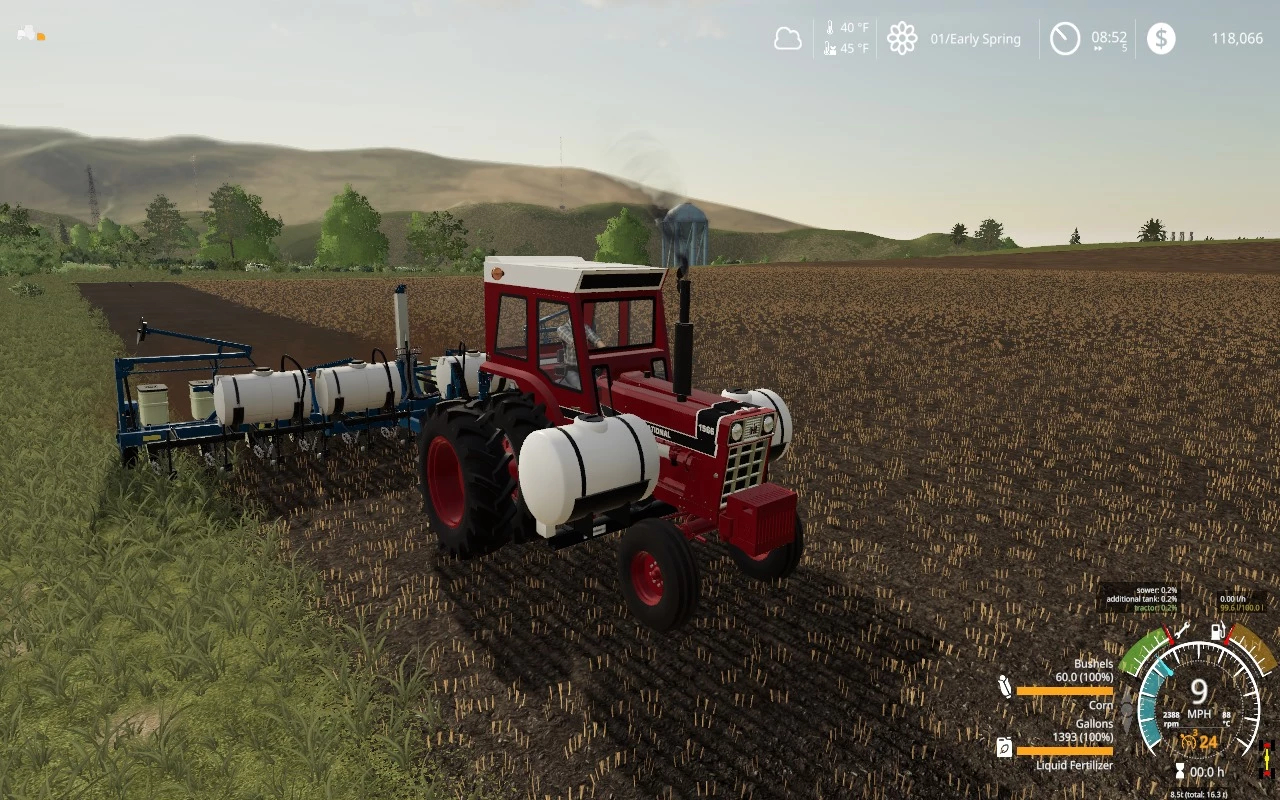The image size is (1280, 800).
Task: Click the fuel pump gauge icon
Action: [1218, 631]
